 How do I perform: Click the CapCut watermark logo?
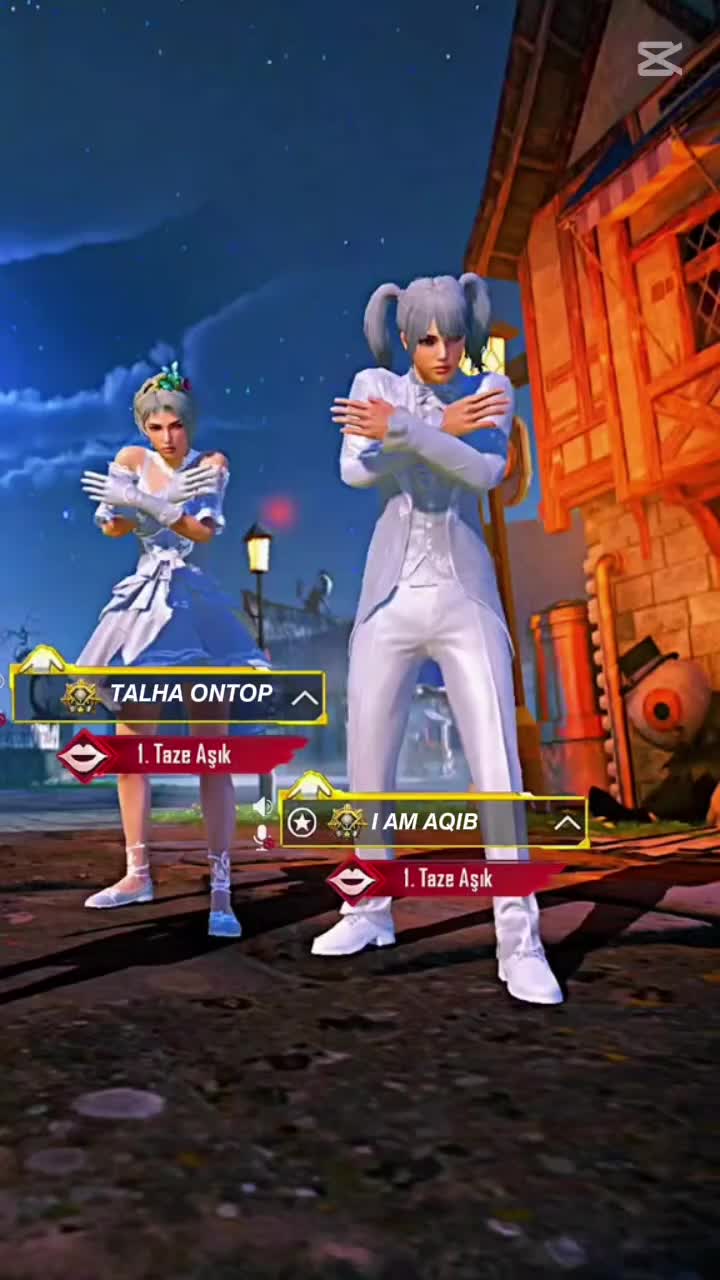[660, 58]
